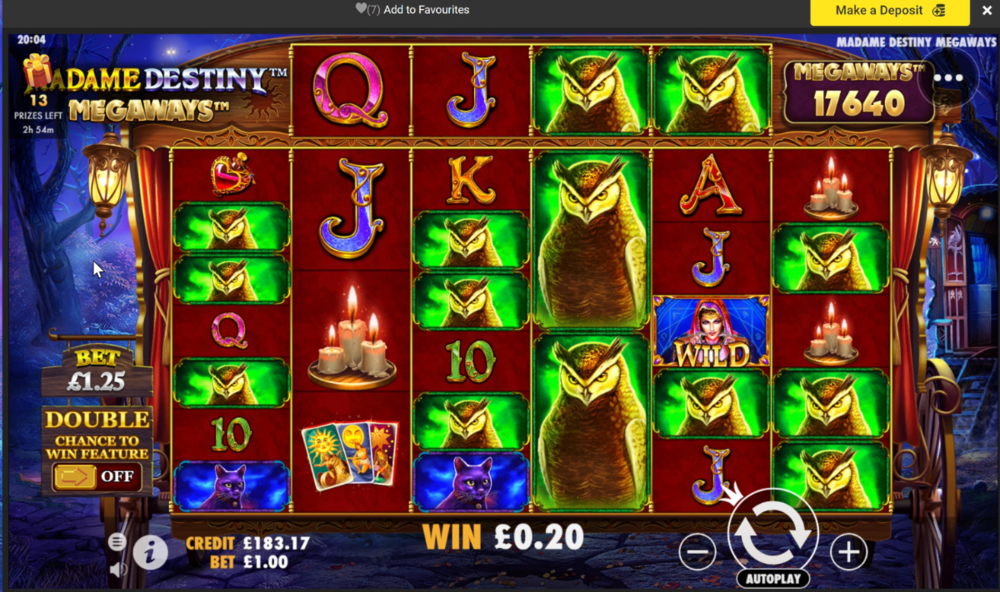Open the hamburger settings menu
This screenshot has height=592, width=1000.
tap(117, 541)
